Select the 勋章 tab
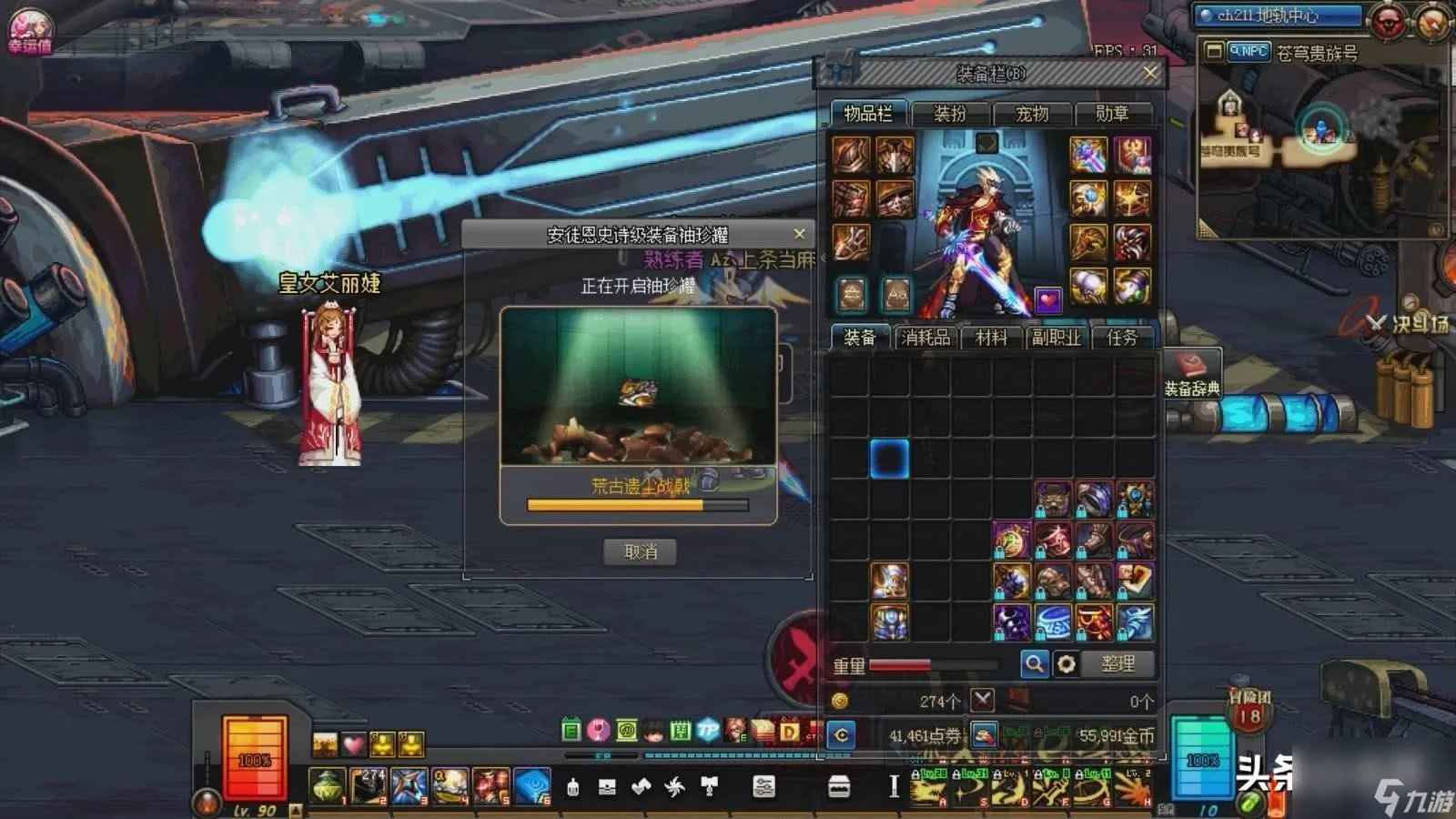Screen dimensions: 1456x819 coord(1112,114)
